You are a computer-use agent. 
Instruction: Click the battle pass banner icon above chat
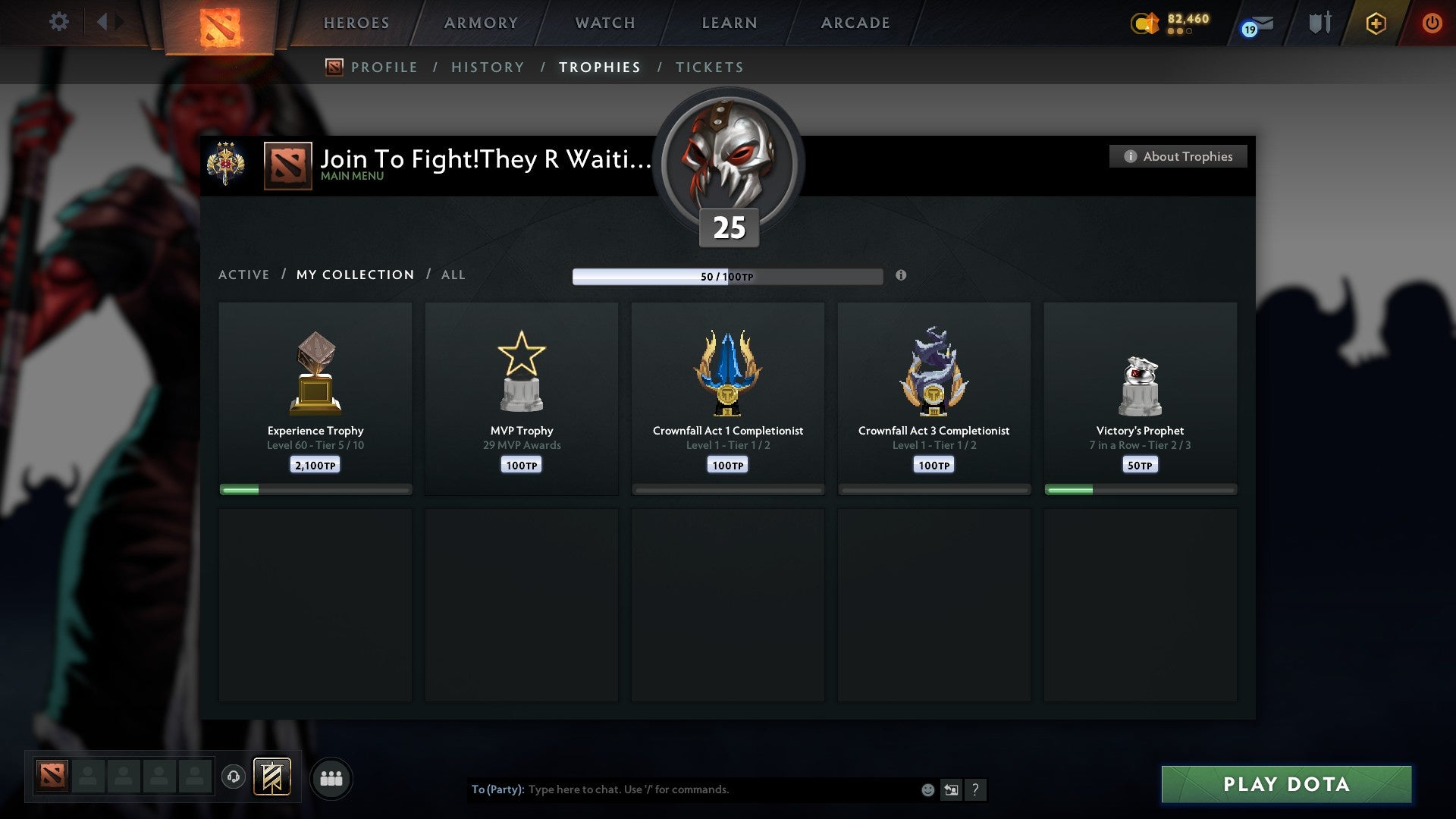(x=273, y=777)
